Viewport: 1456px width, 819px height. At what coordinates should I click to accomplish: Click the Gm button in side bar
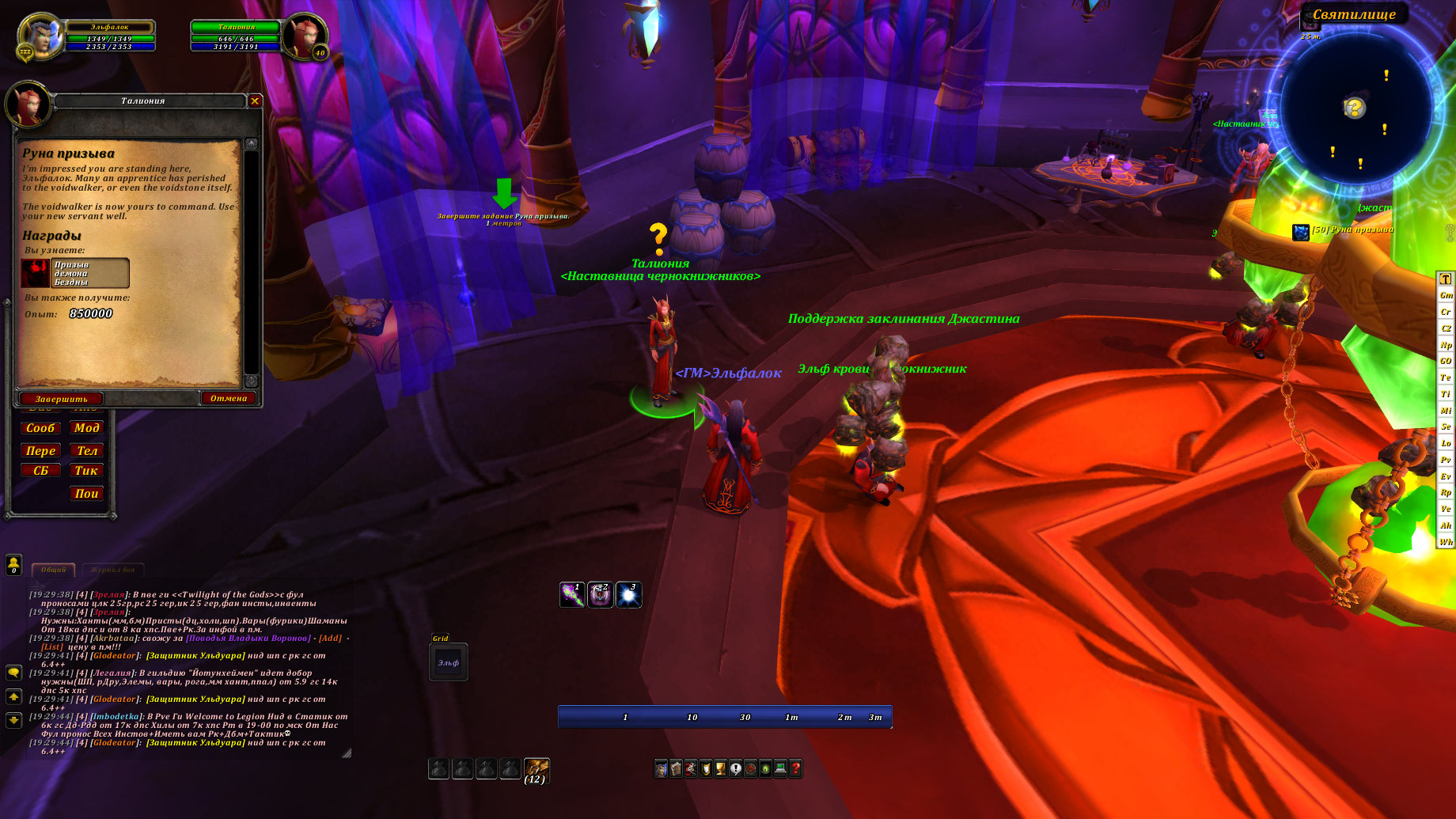pos(1446,295)
